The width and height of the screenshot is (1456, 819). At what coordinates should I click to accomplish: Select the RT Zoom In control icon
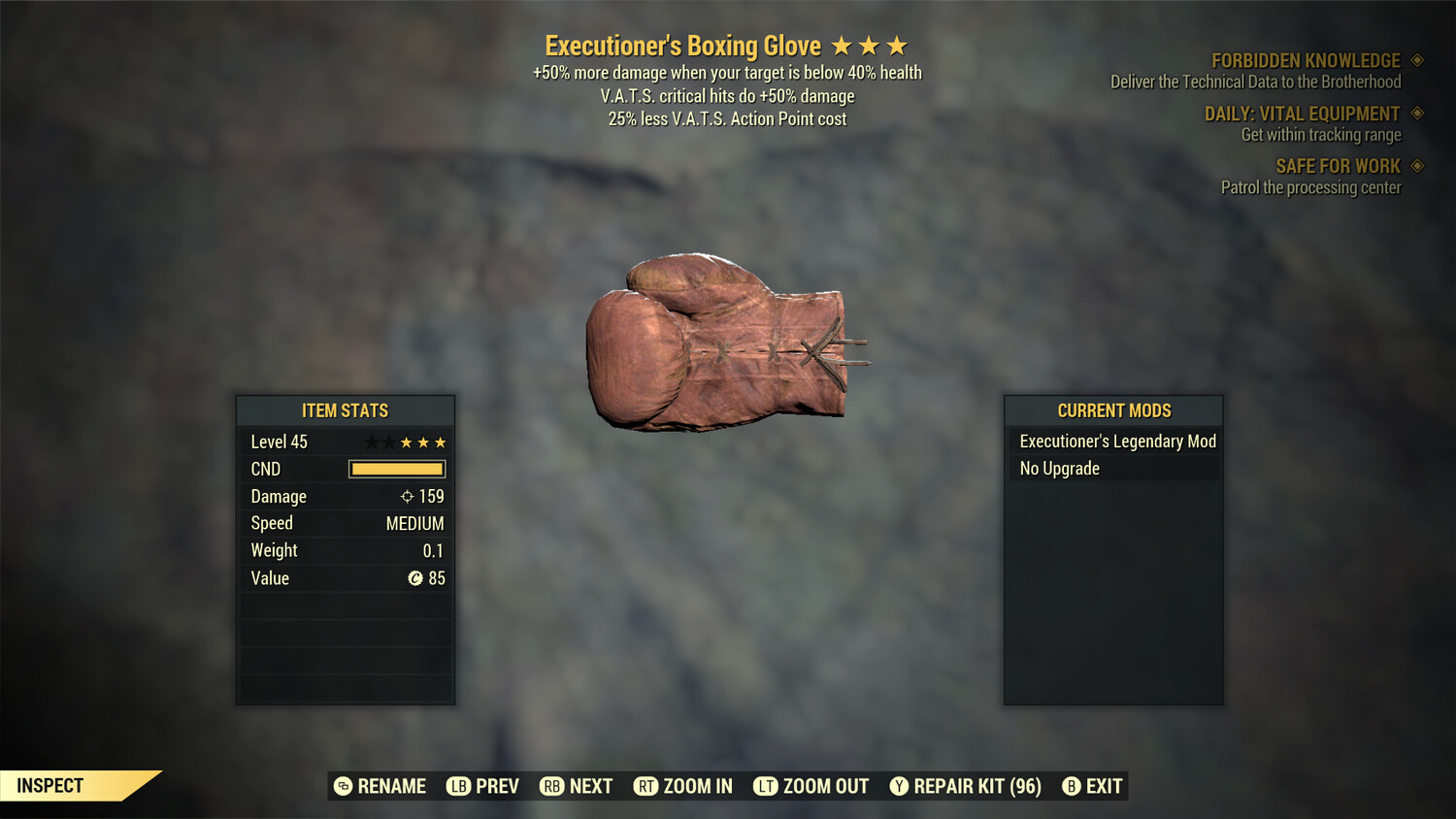click(646, 786)
